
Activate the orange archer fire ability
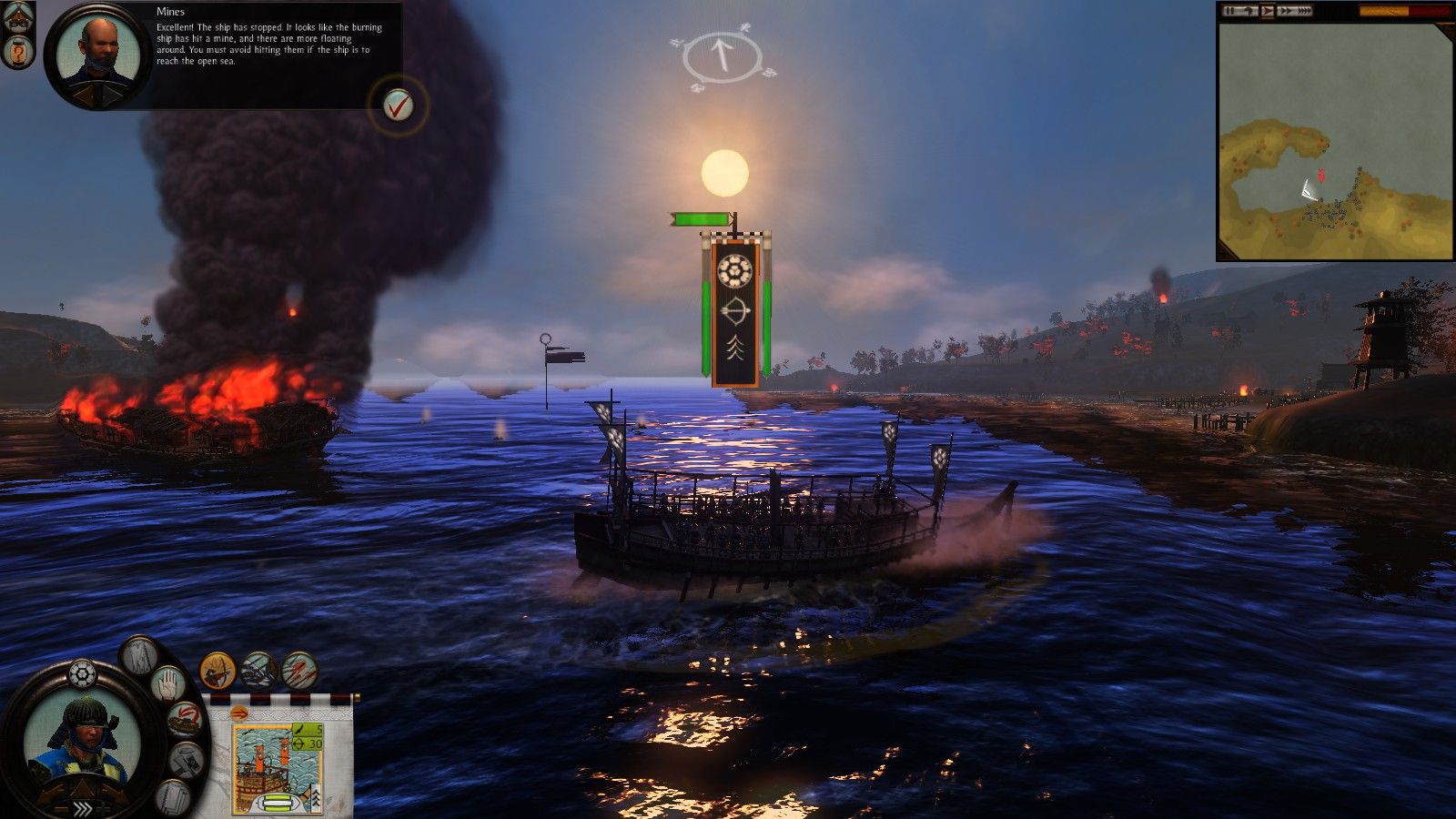217,672
